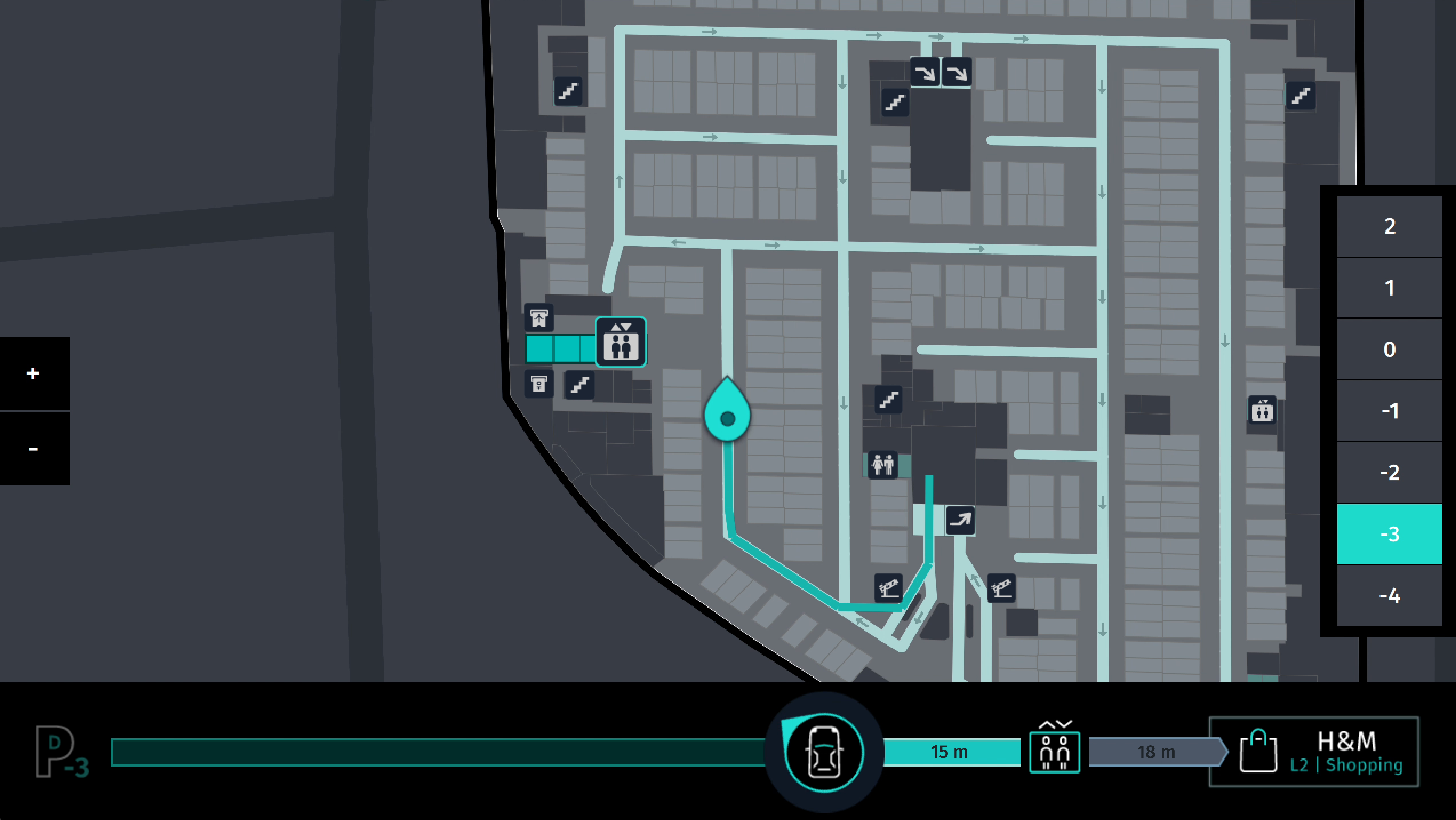Select the highlighted elevator marker on map

[621, 342]
